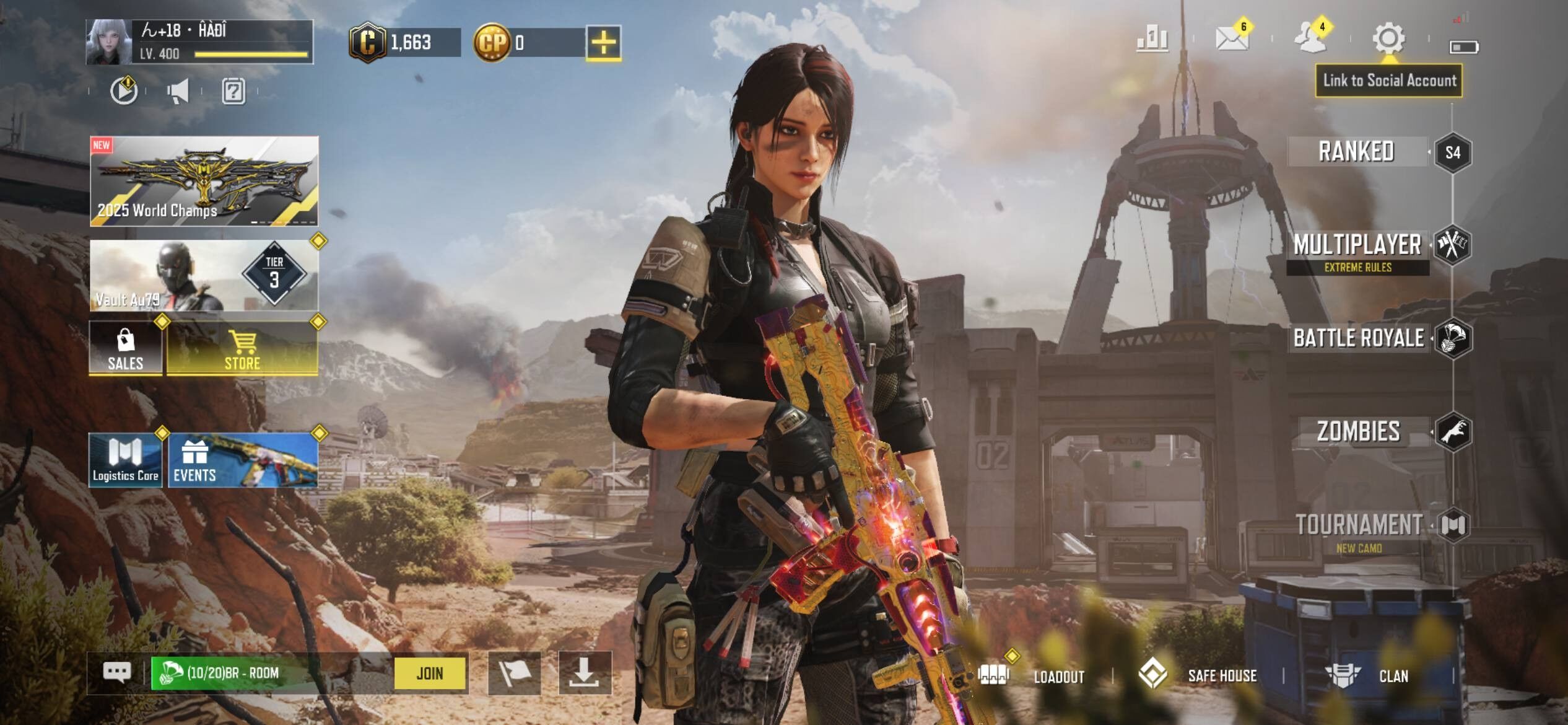Image resolution: width=1568 pixels, height=725 pixels.
Task: Open Logistics Core
Action: (126, 460)
